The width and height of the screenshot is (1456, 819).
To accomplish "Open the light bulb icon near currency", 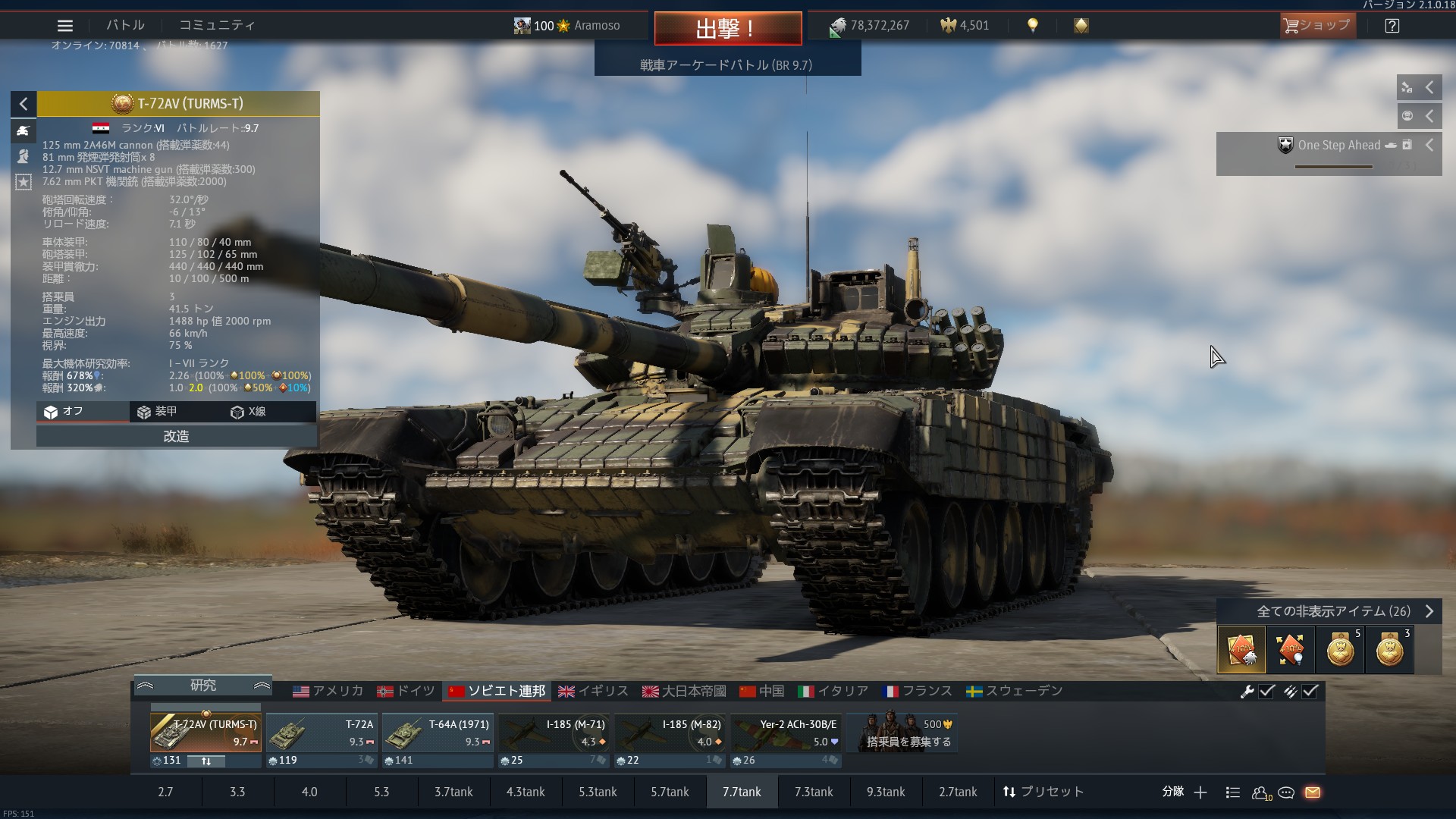I will pyautogui.click(x=1034, y=25).
